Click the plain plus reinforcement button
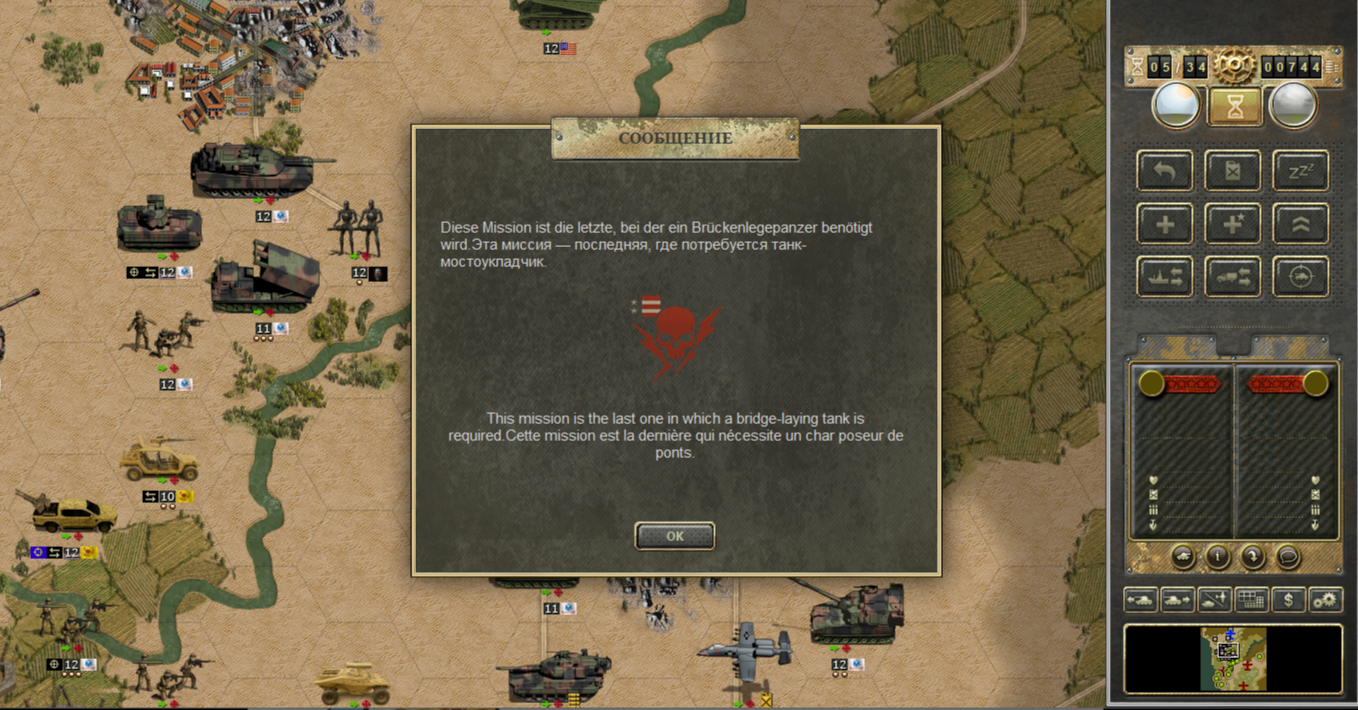This screenshot has height=710, width=1358. 1165,224
